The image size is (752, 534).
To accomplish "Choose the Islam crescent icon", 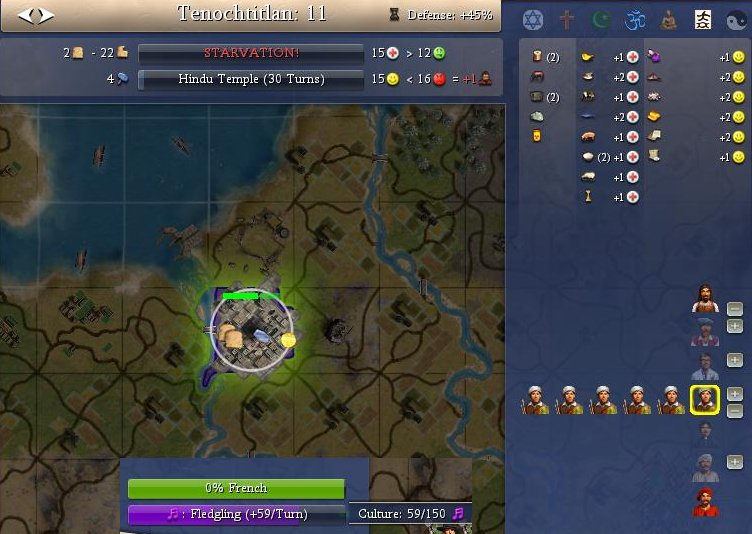I will [601, 19].
